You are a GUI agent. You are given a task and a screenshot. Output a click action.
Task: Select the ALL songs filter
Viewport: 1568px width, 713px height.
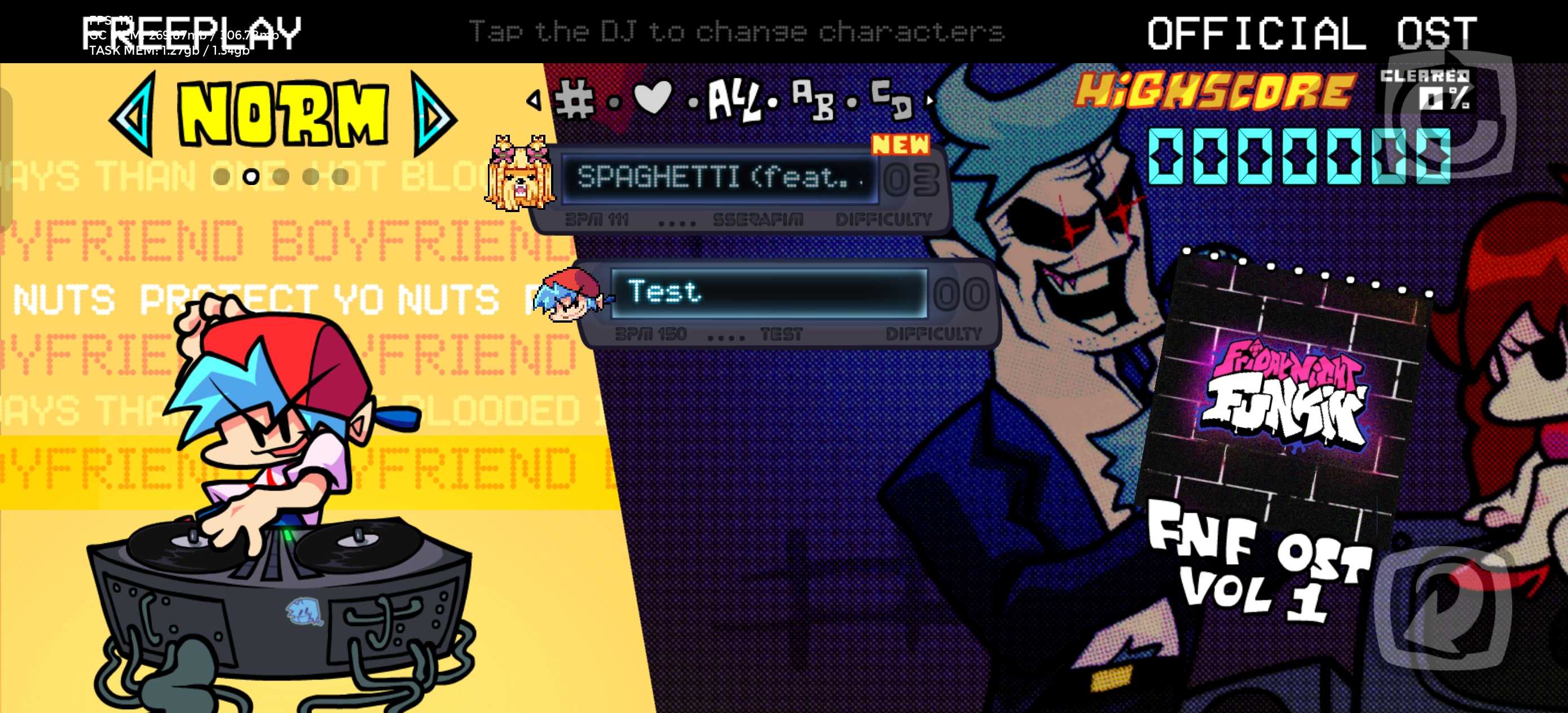pos(735,100)
